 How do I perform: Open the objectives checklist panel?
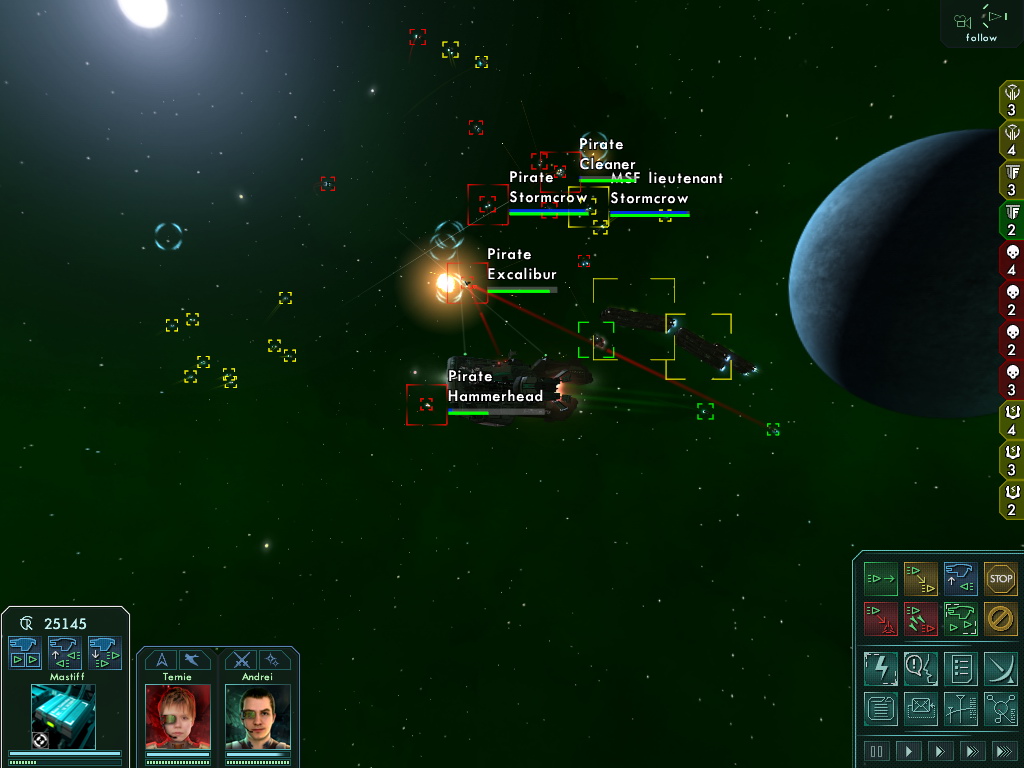[960, 667]
